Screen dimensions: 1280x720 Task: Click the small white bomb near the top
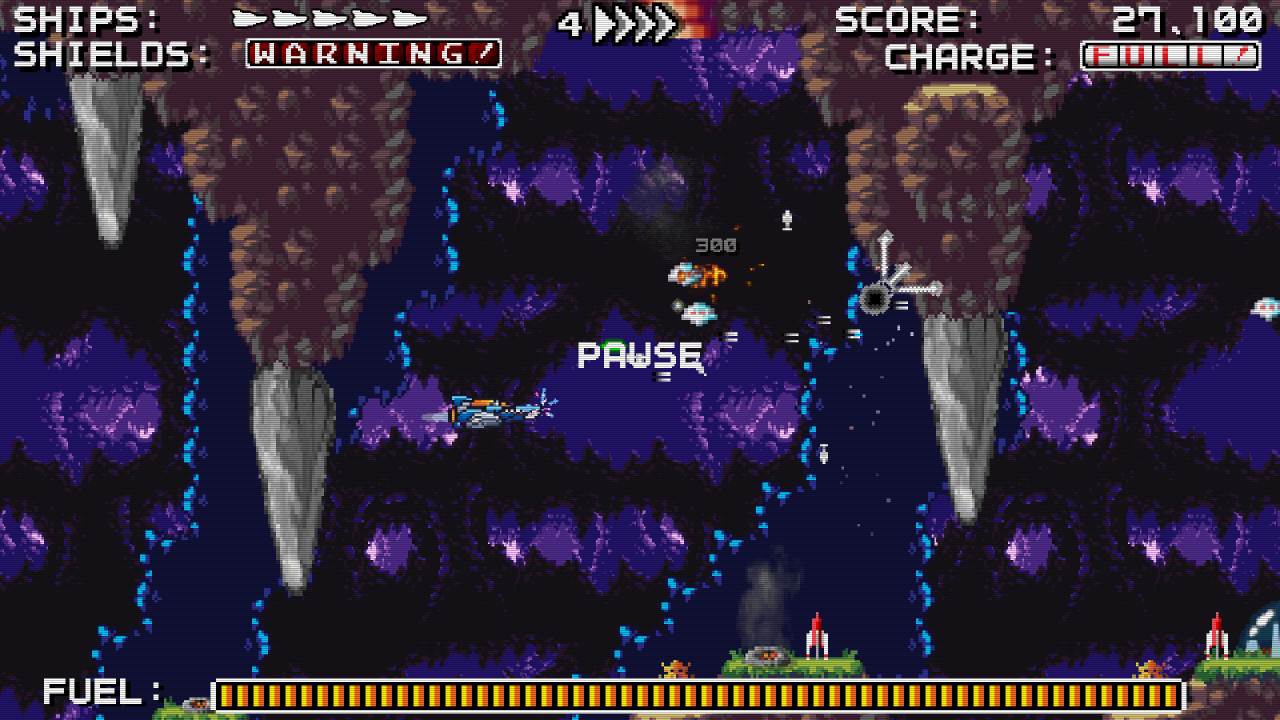786,218
